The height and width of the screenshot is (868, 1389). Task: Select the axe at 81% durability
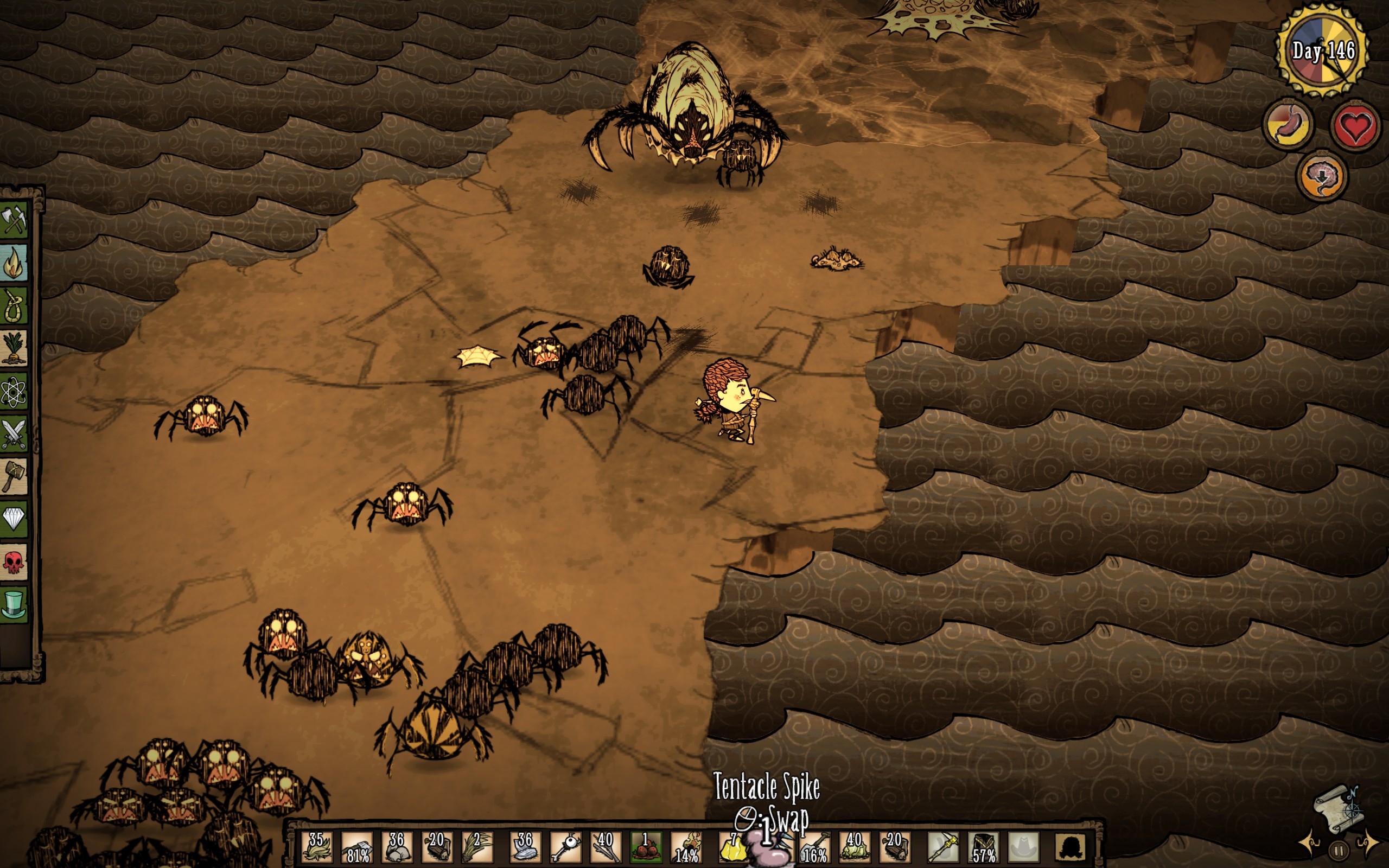pyautogui.click(x=357, y=847)
